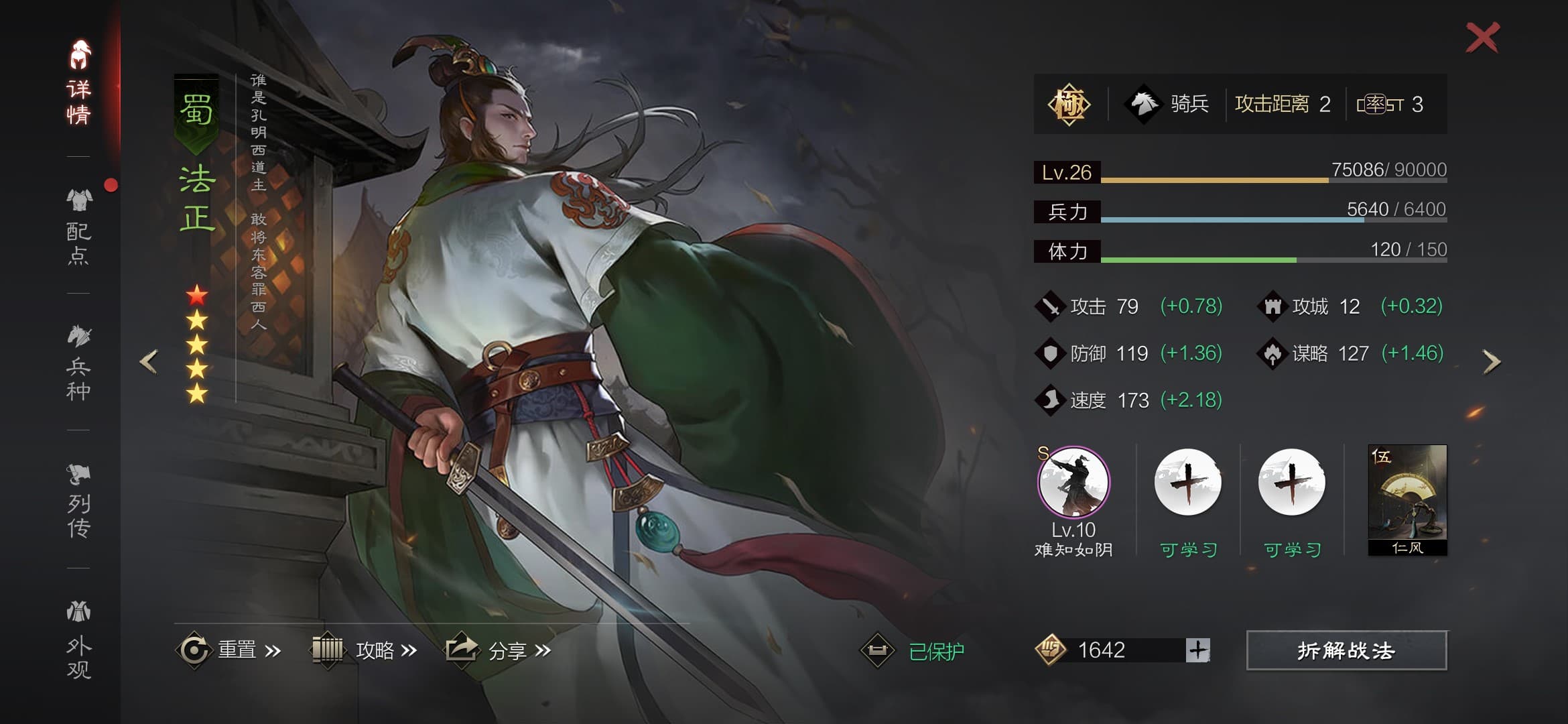Open the 配点 attribute points tab

tap(79, 227)
